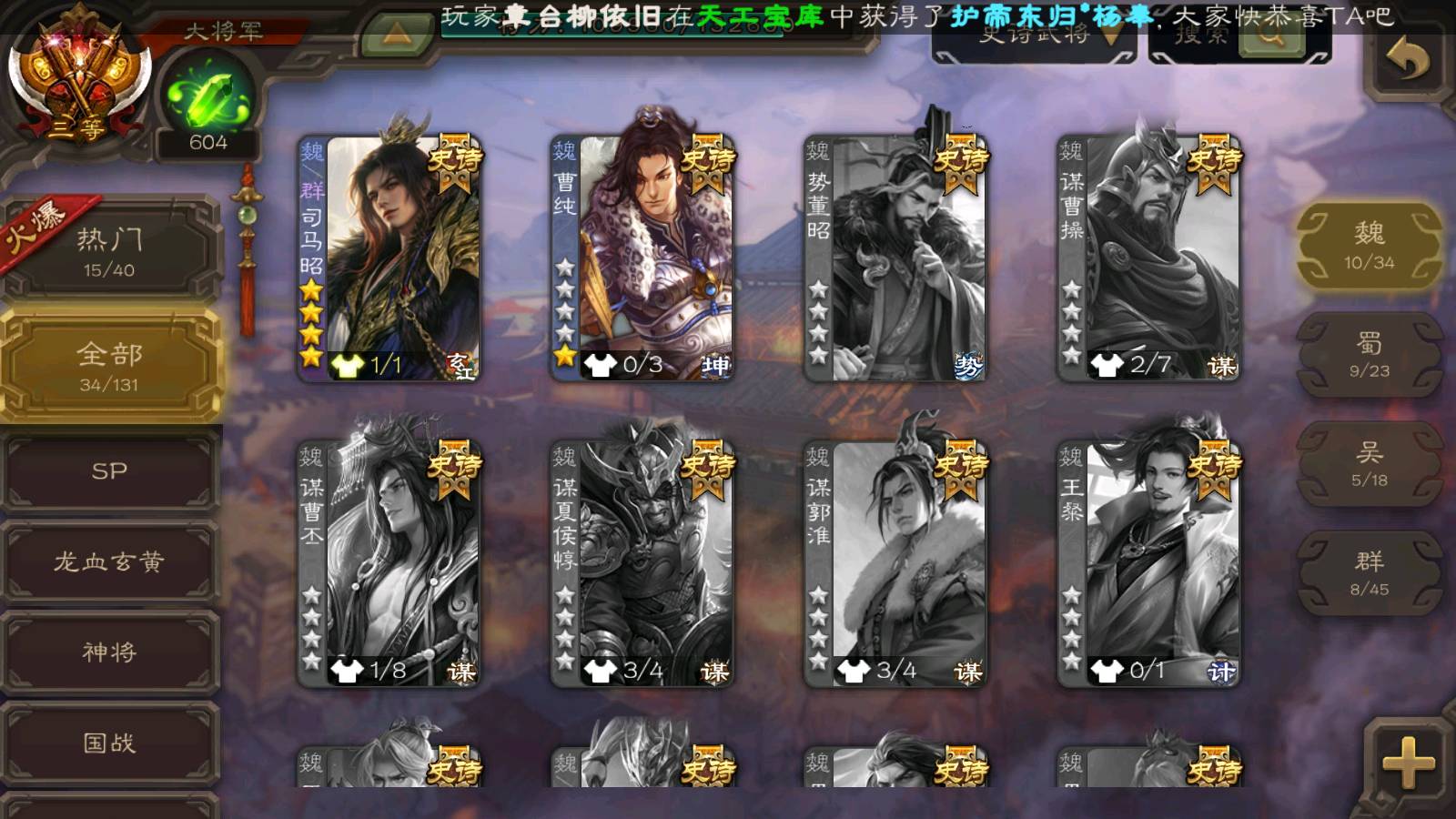
Task: Filter heroes by 魏 faction
Action: click(1369, 246)
